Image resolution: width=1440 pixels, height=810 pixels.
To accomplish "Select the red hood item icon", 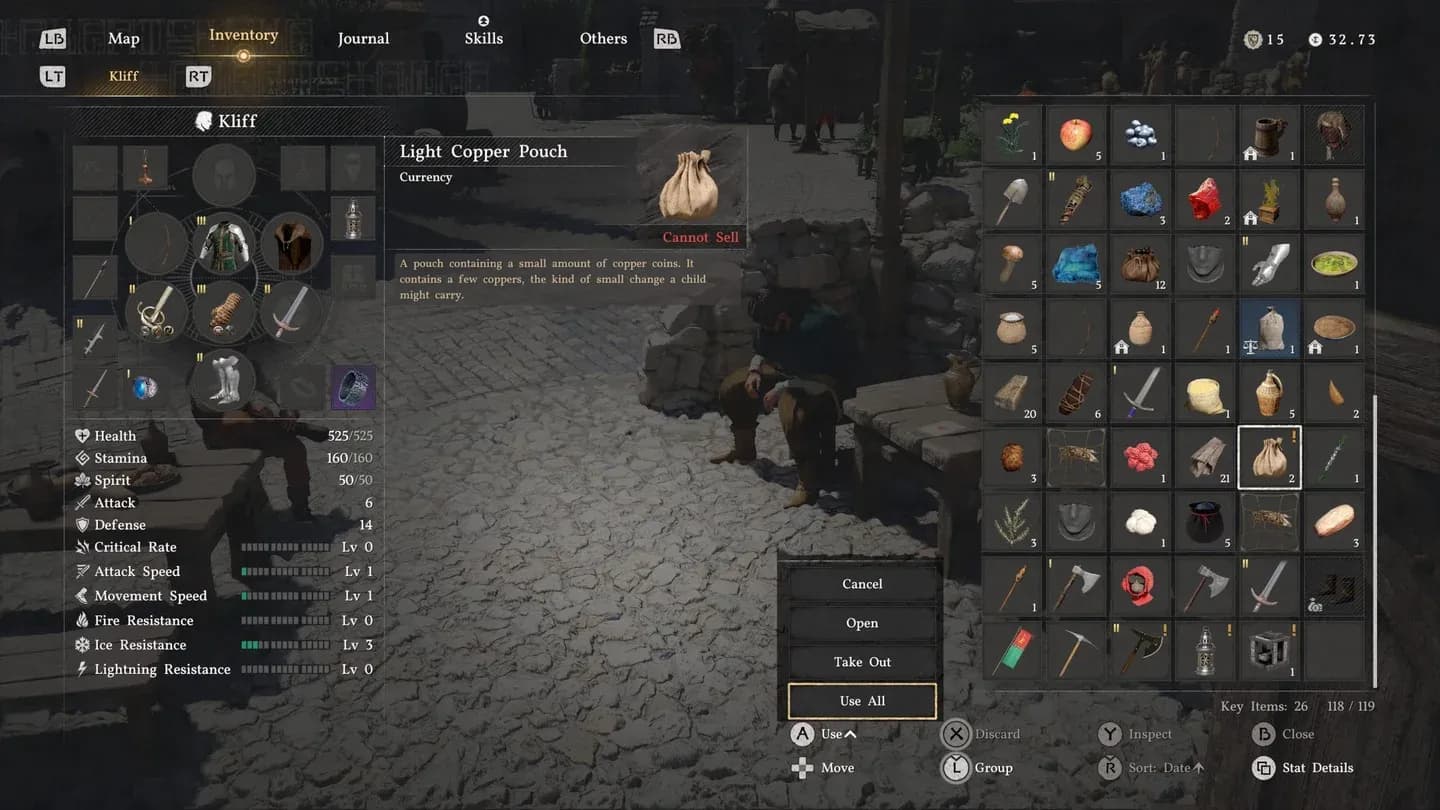I will [x=1140, y=586].
